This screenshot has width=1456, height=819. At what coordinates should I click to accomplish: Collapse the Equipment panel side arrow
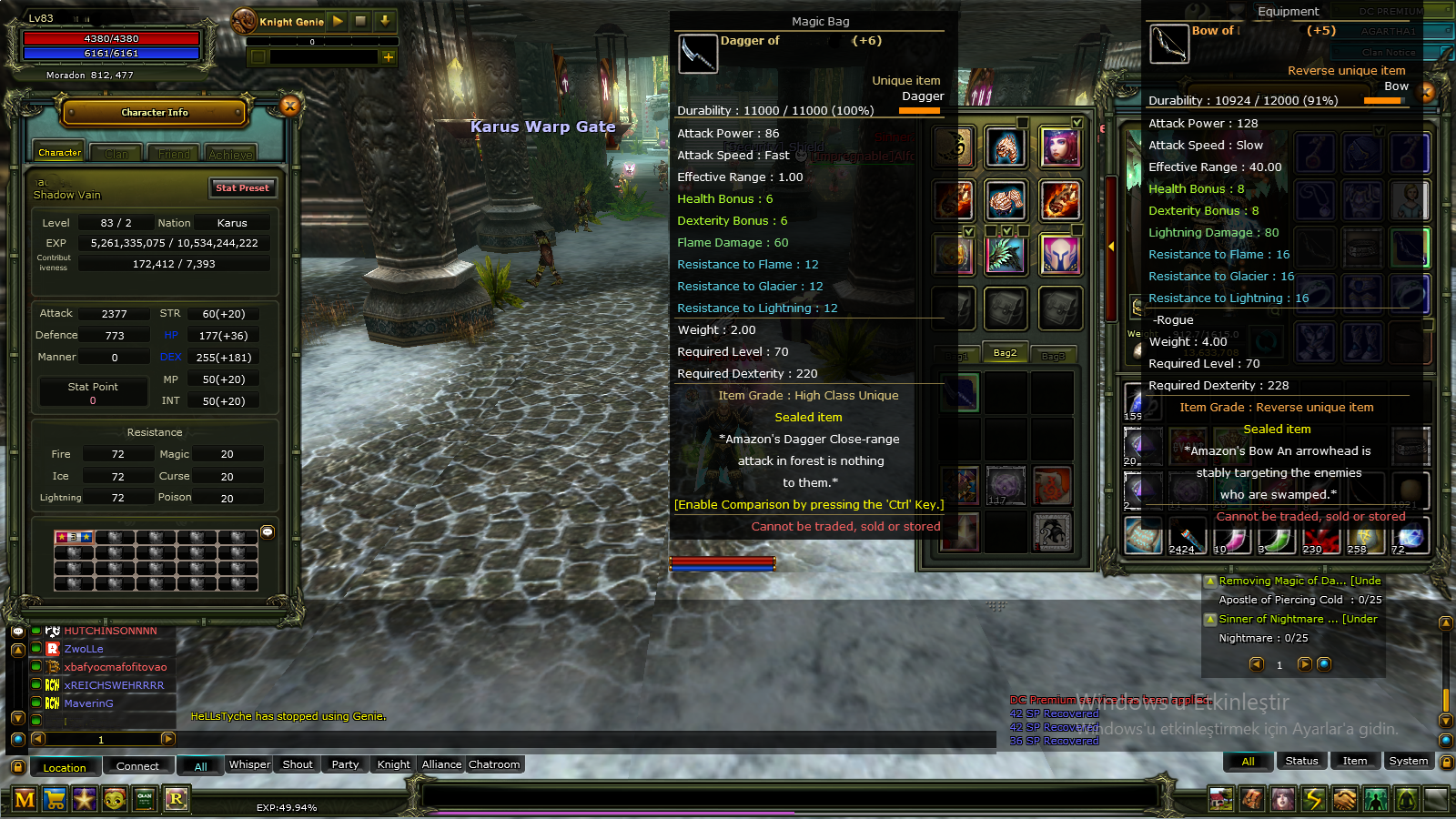pos(1112,244)
